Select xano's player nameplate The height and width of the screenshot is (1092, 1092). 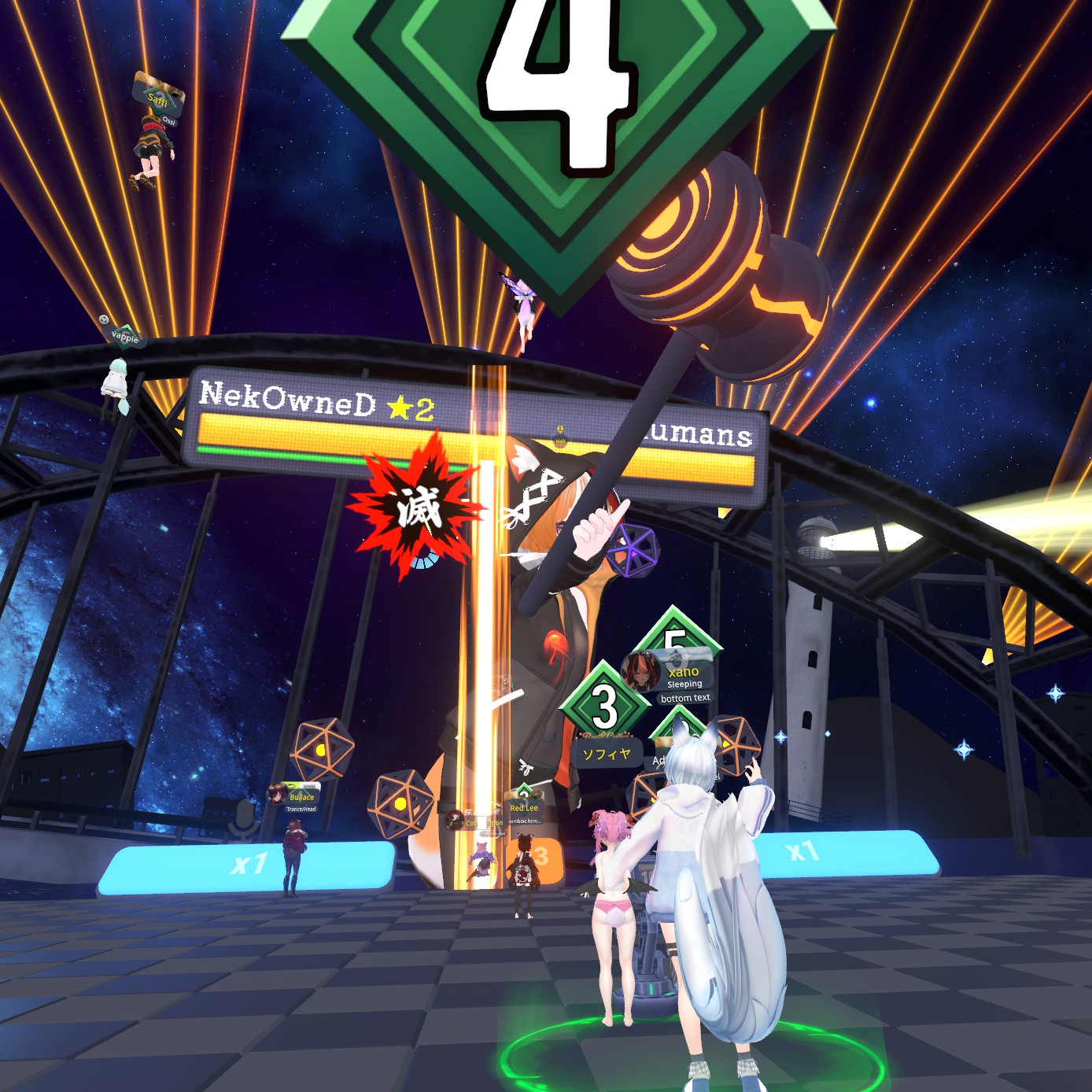683,673
